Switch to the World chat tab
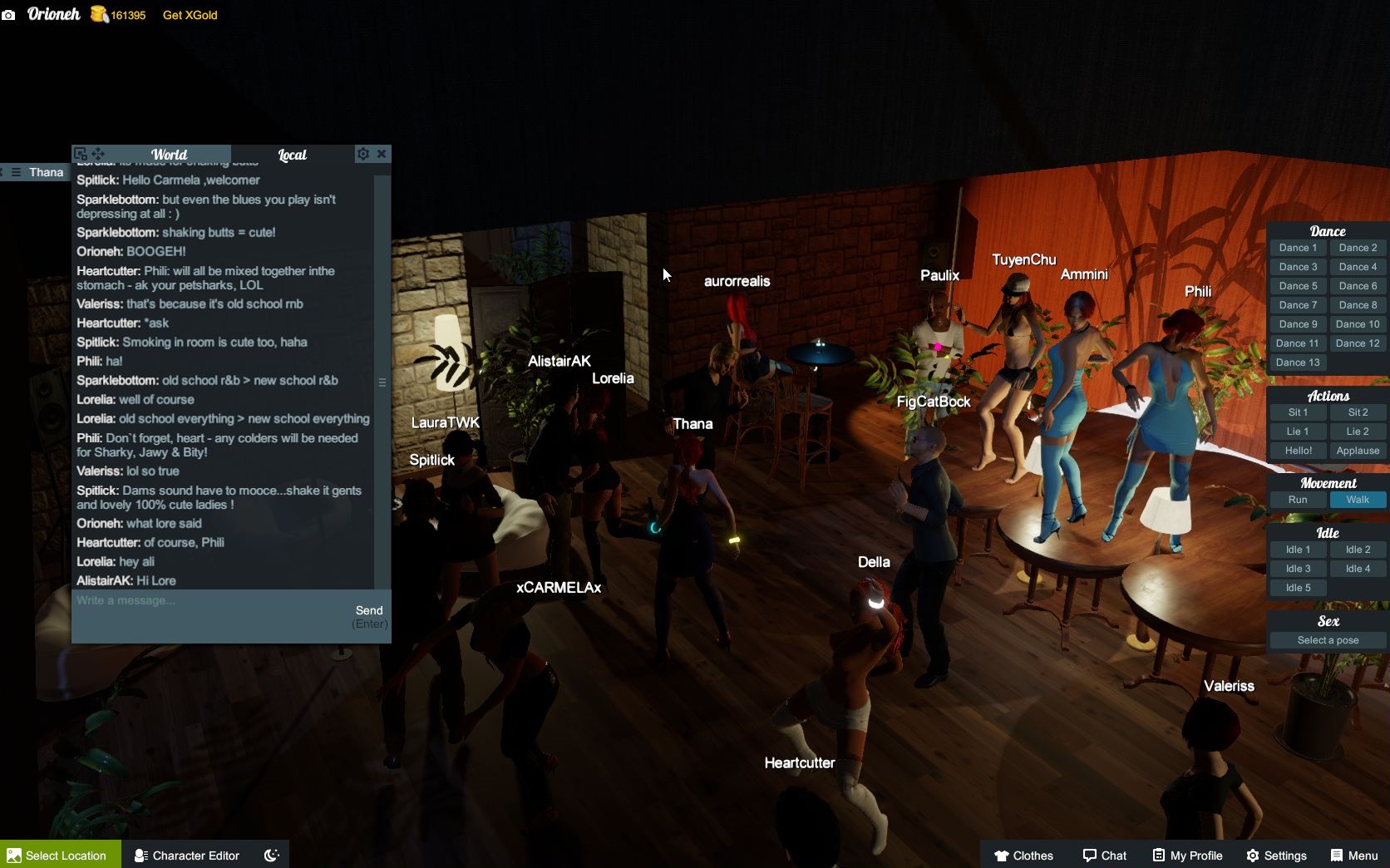The height and width of the screenshot is (868, 1390). tap(169, 155)
